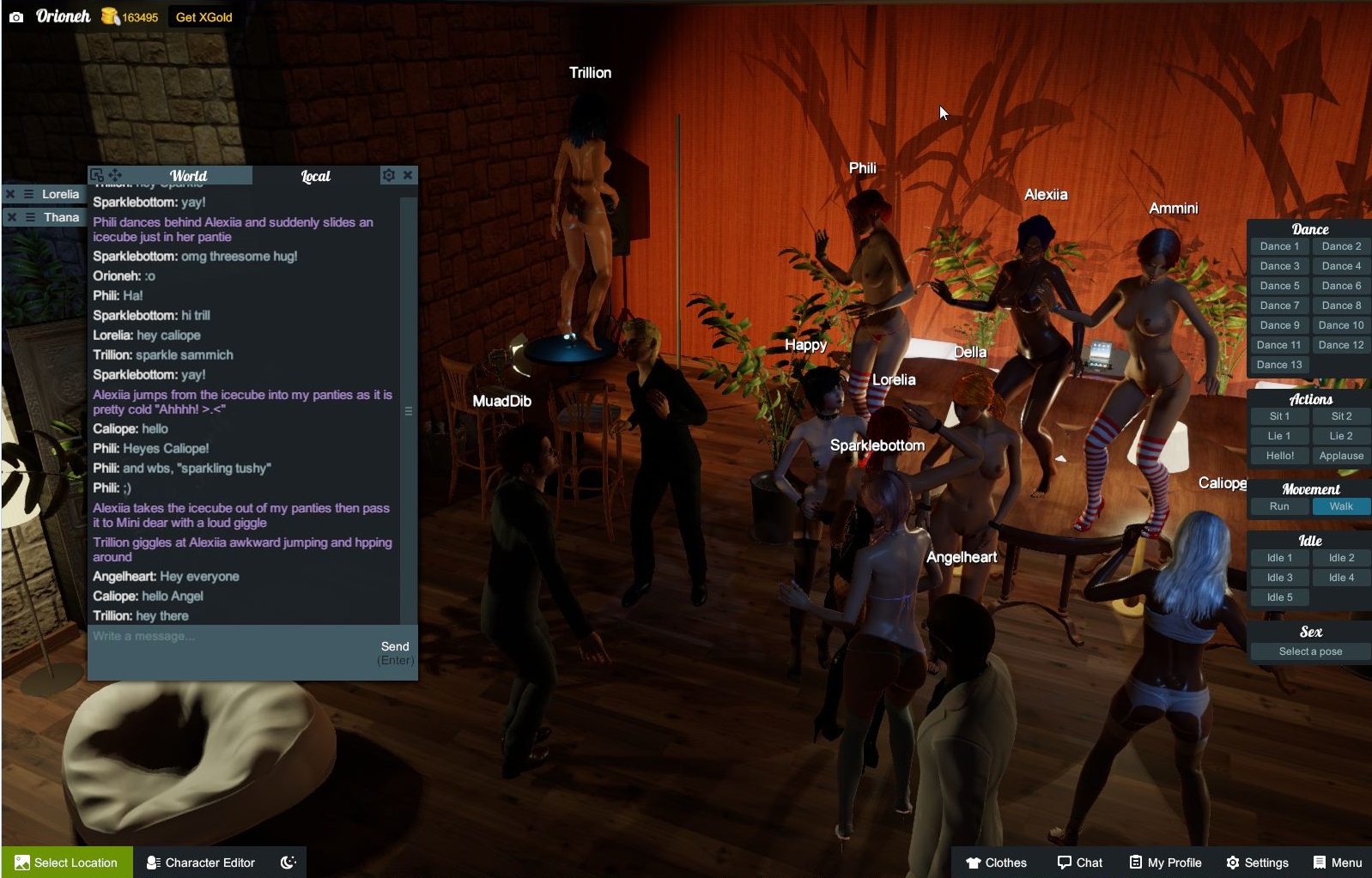Open chat settings gear icon
Screen dimensions: 1372x878
pyautogui.click(x=389, y=175)
